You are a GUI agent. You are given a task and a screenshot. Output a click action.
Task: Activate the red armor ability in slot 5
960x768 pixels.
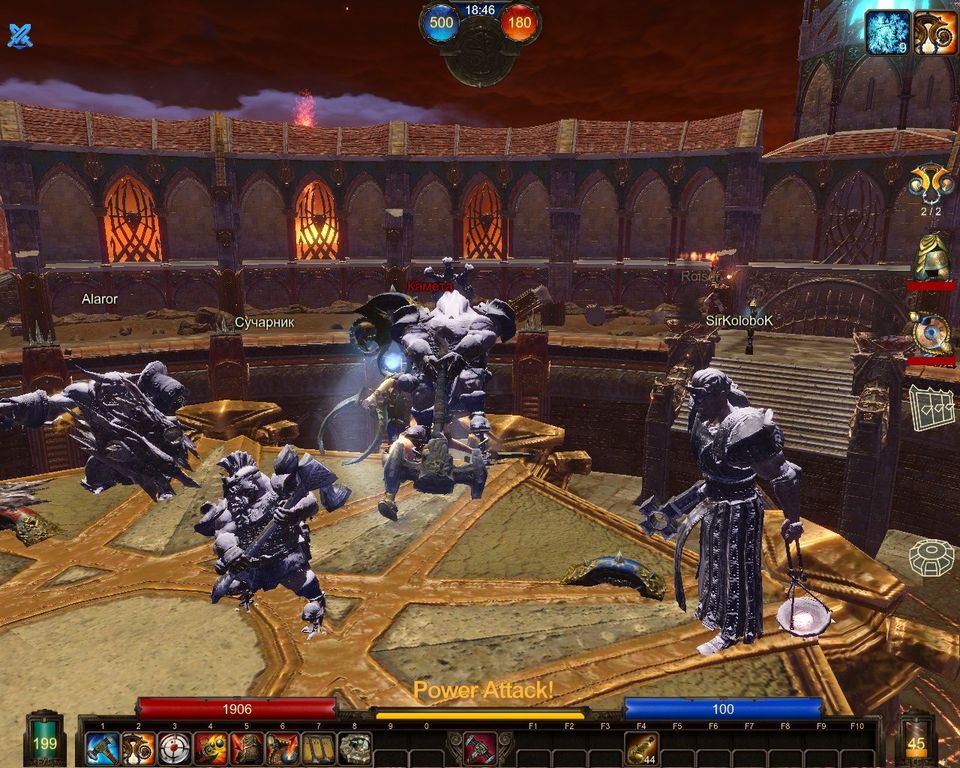coord(247,748)
